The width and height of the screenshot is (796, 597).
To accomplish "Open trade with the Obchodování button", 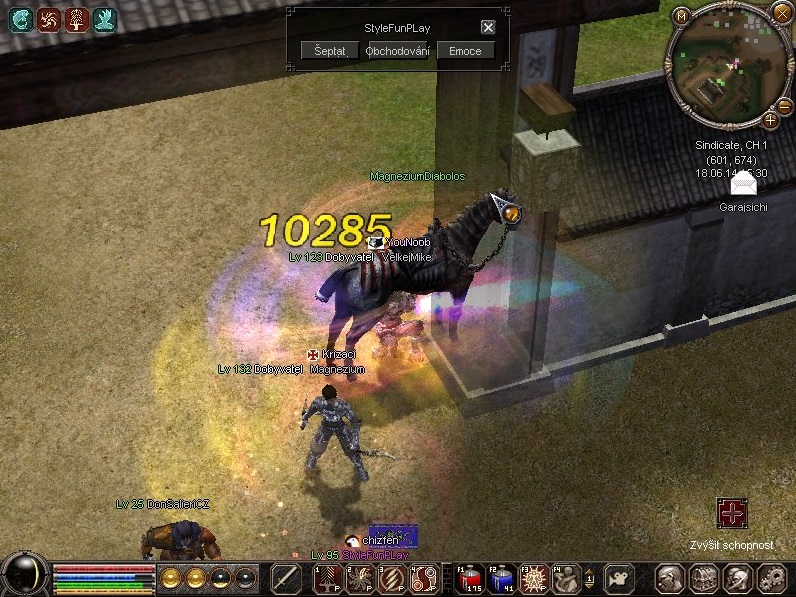I will (x=397, y=51).
